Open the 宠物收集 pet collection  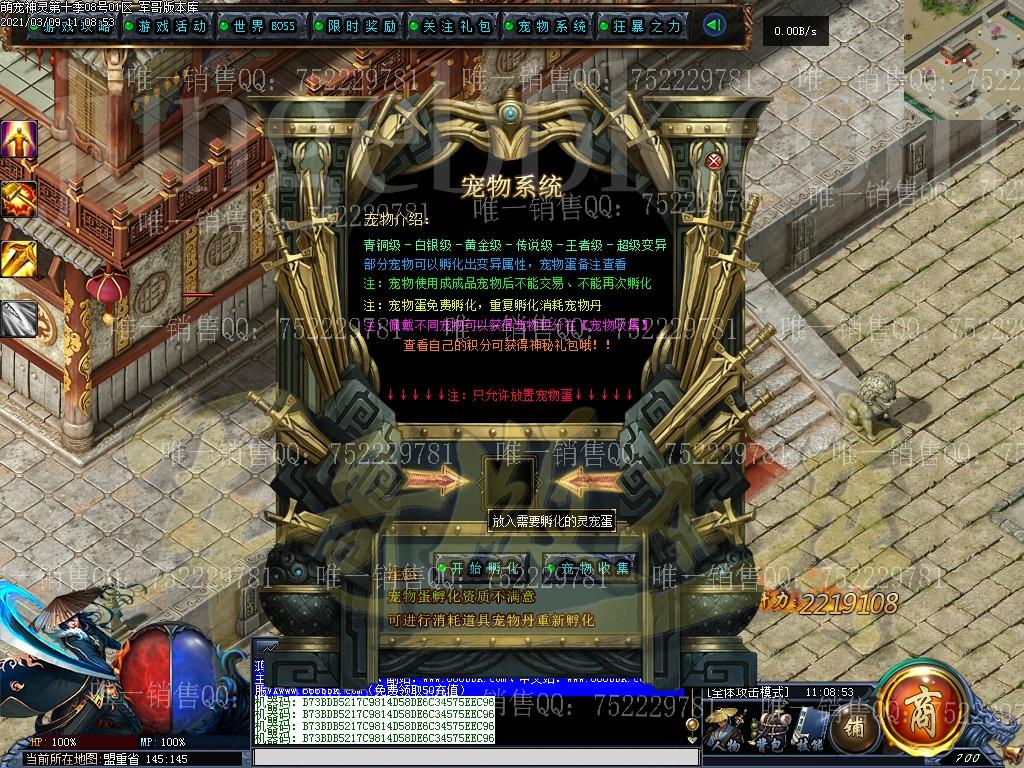coord(592,568)
